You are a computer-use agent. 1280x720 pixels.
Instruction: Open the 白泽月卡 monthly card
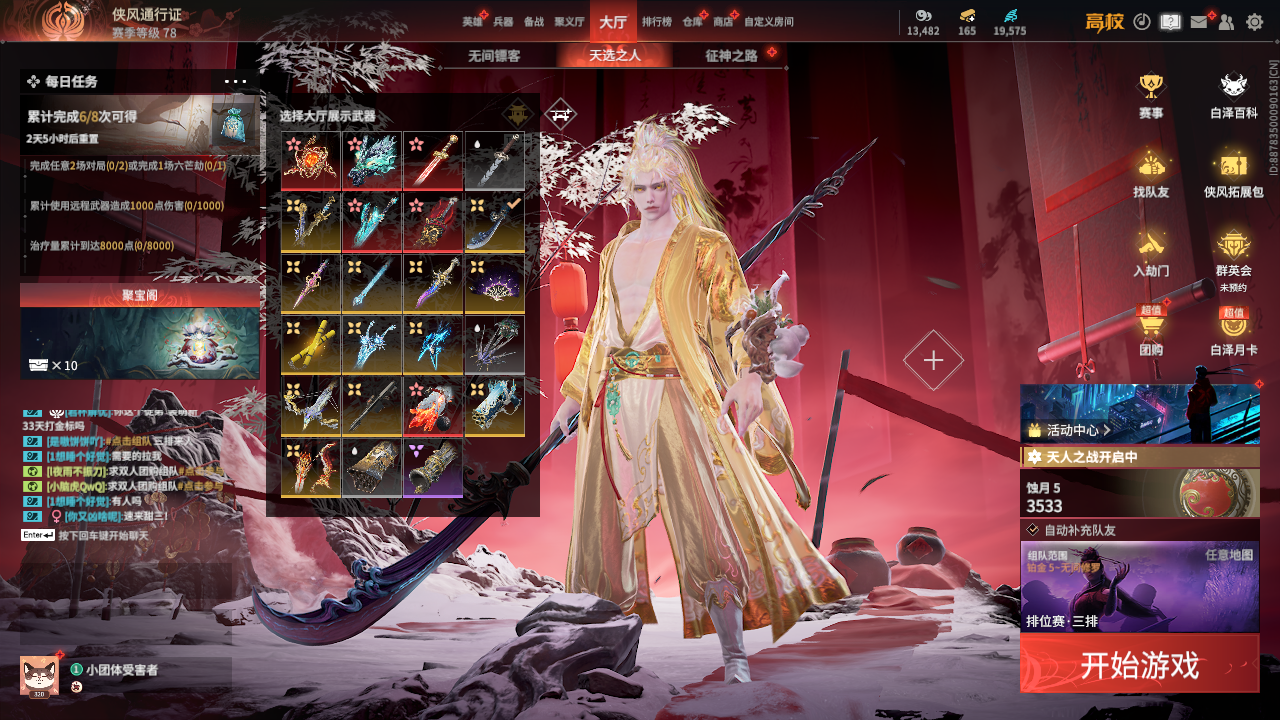[x=1234, y=331]
